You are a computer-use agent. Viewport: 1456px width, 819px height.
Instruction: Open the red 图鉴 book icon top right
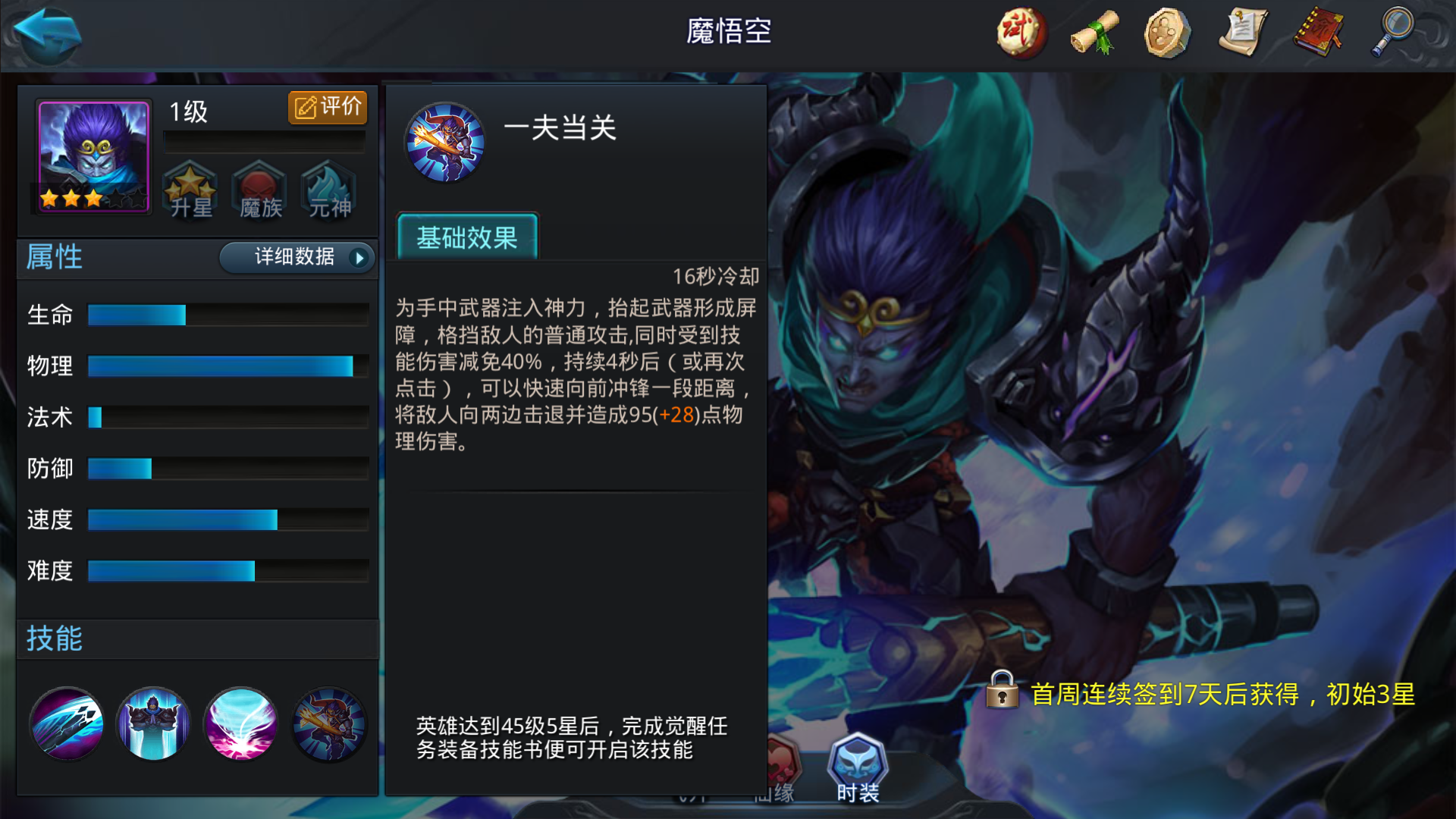coord(1318,33)
